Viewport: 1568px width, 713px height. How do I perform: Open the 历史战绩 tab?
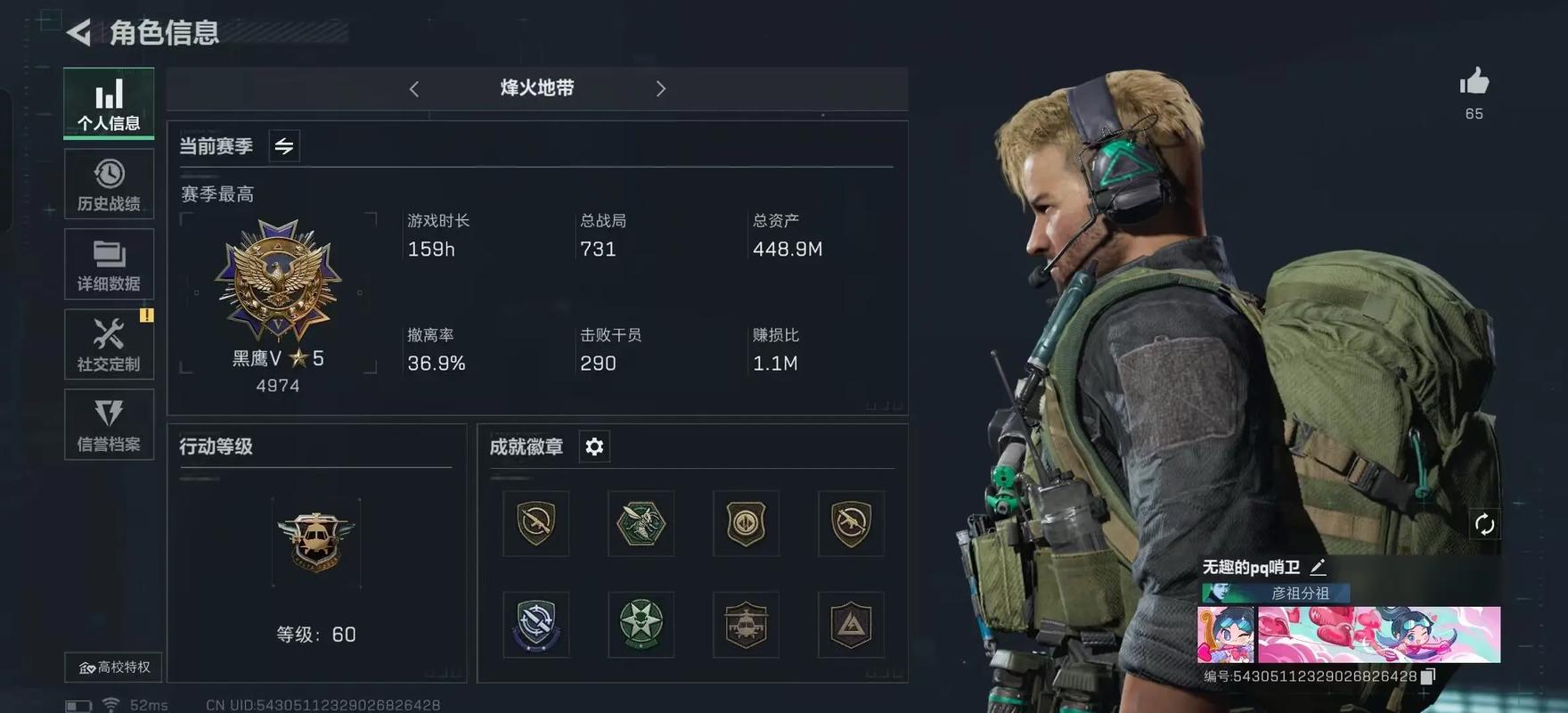109,184
